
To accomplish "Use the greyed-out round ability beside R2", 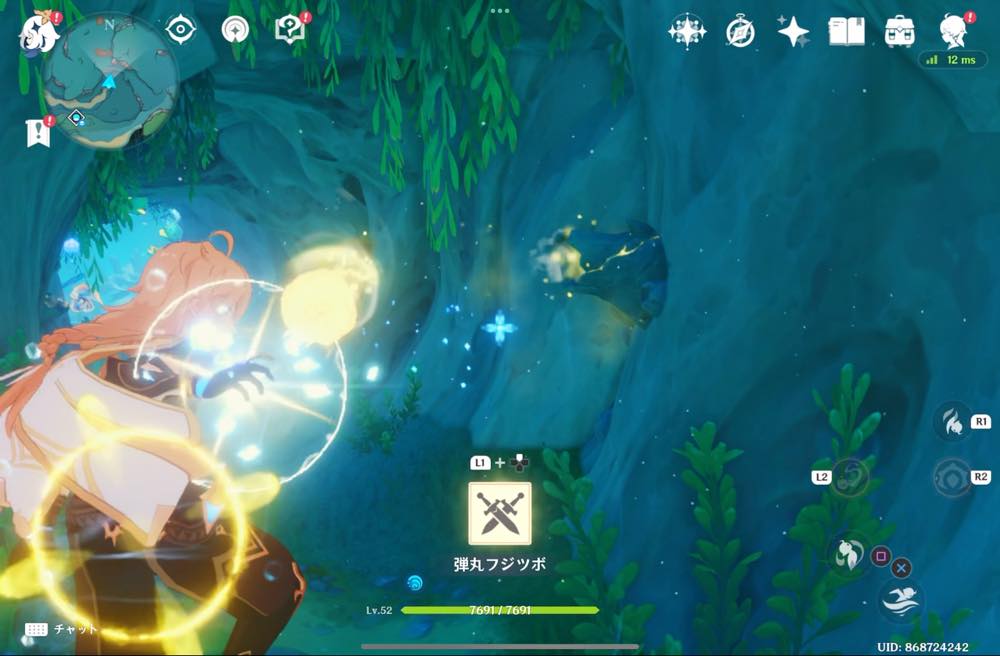I will point(952,478).
